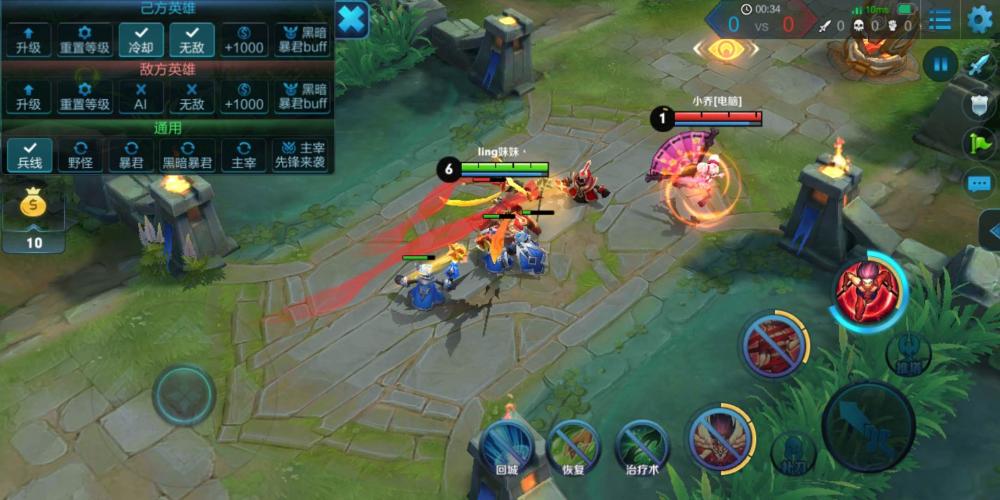The width and height of the screenshot is (1000, 500).
Task: Open the settings gear
Action: coord(980,19)
